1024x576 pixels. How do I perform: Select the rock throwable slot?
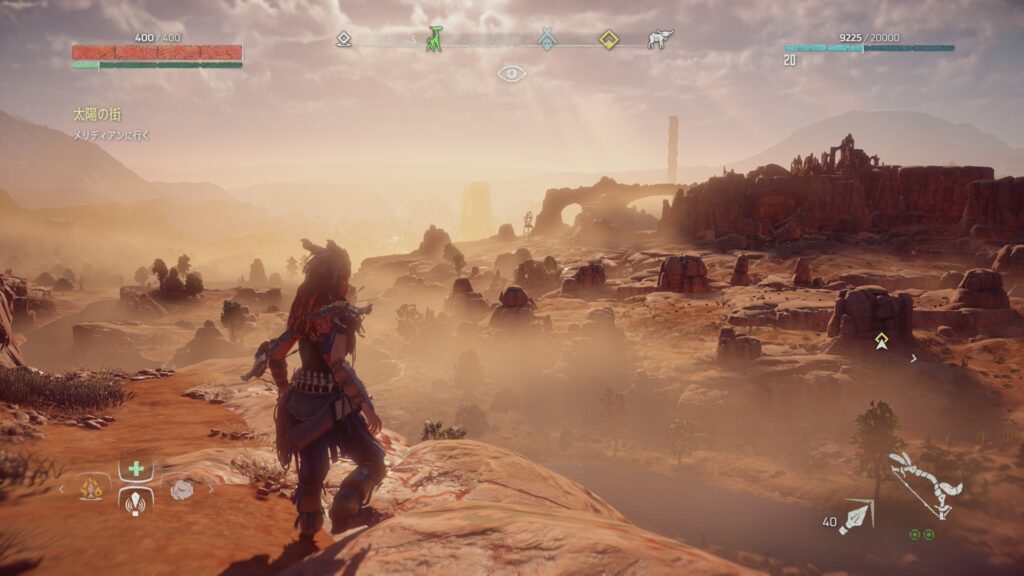pyautogui.click(x=181, y=489)
